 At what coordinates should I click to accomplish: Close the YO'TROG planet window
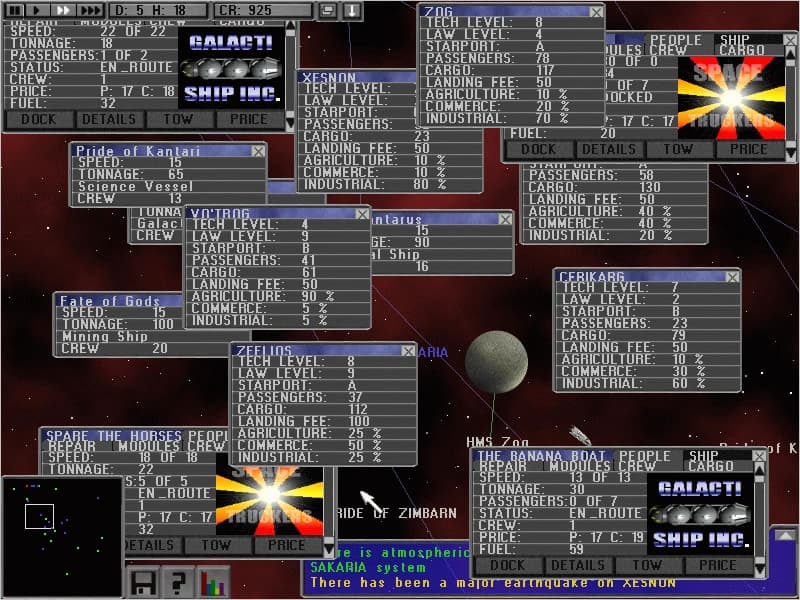pyautogui.click(x=361, y=213)
